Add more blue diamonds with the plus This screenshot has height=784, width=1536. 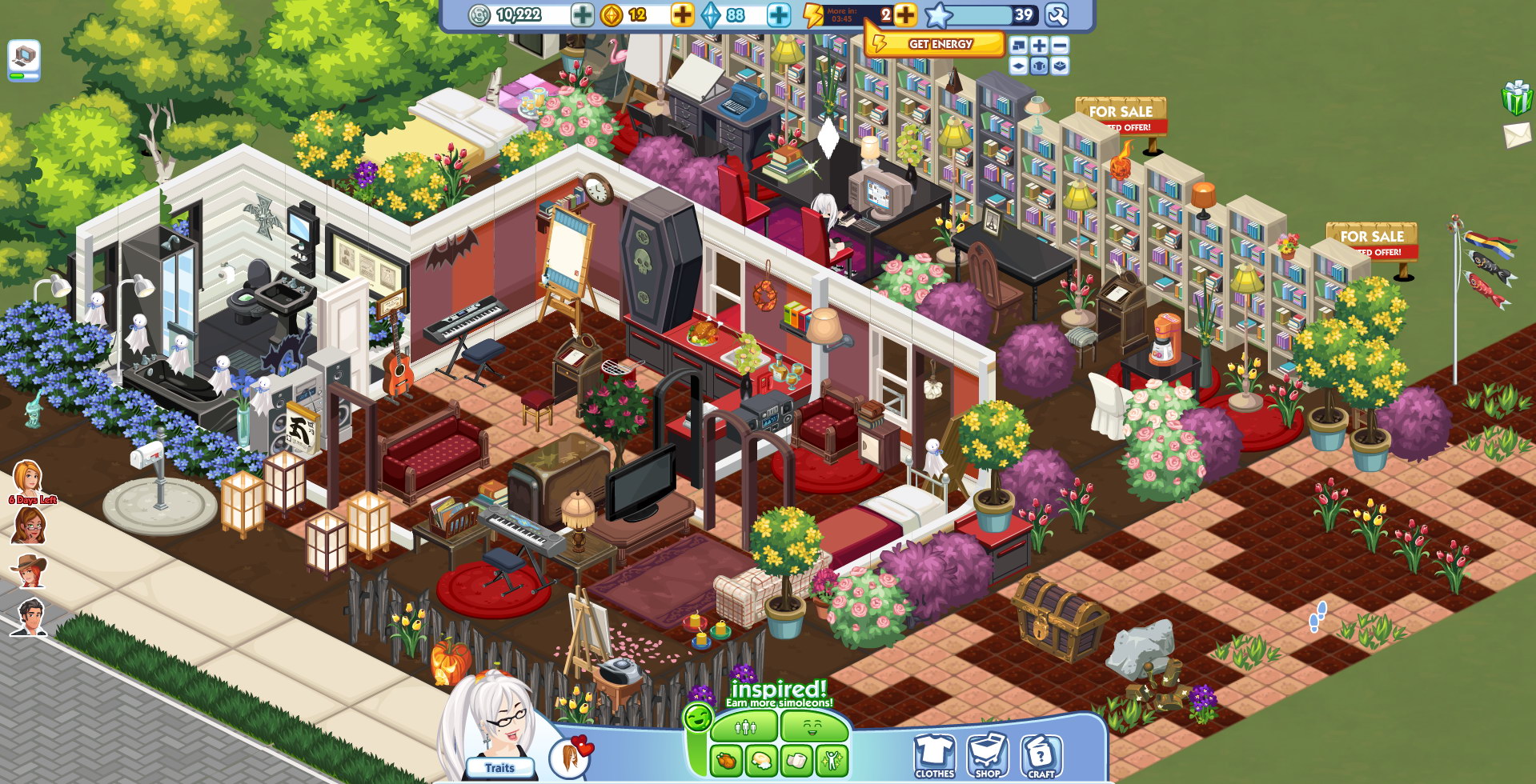coord(778,15)
